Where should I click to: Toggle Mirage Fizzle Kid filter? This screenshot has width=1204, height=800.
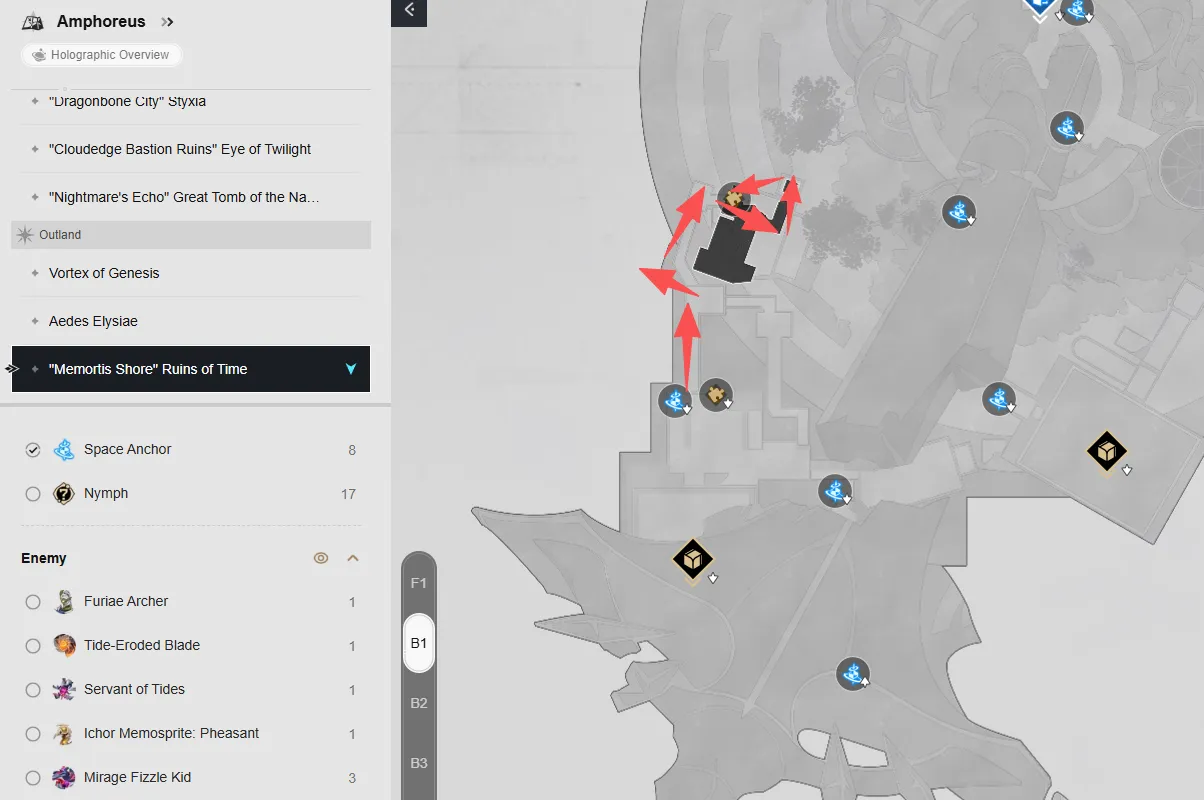point(33,778)
